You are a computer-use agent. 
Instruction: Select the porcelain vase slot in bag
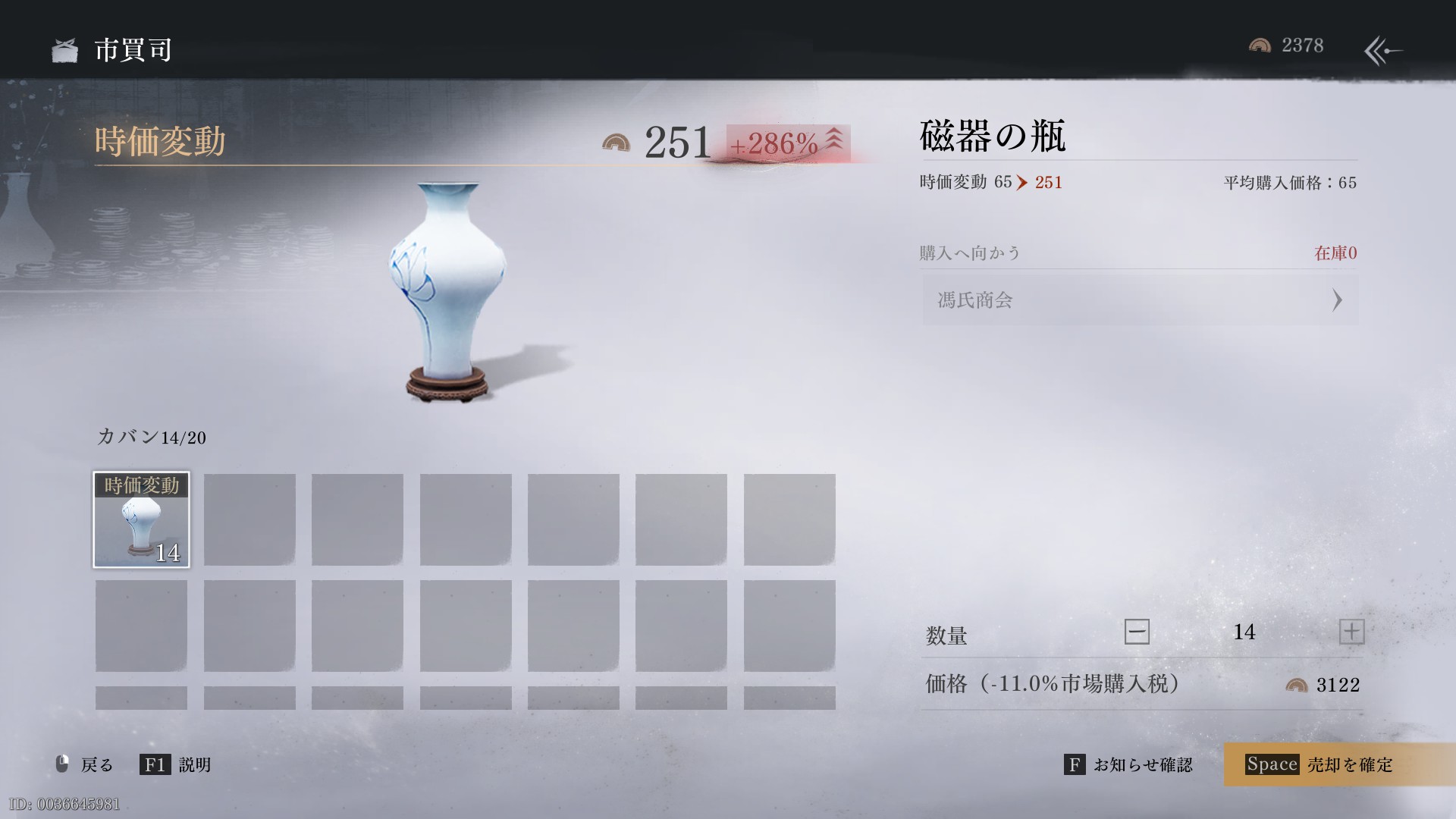coord(142,520)
